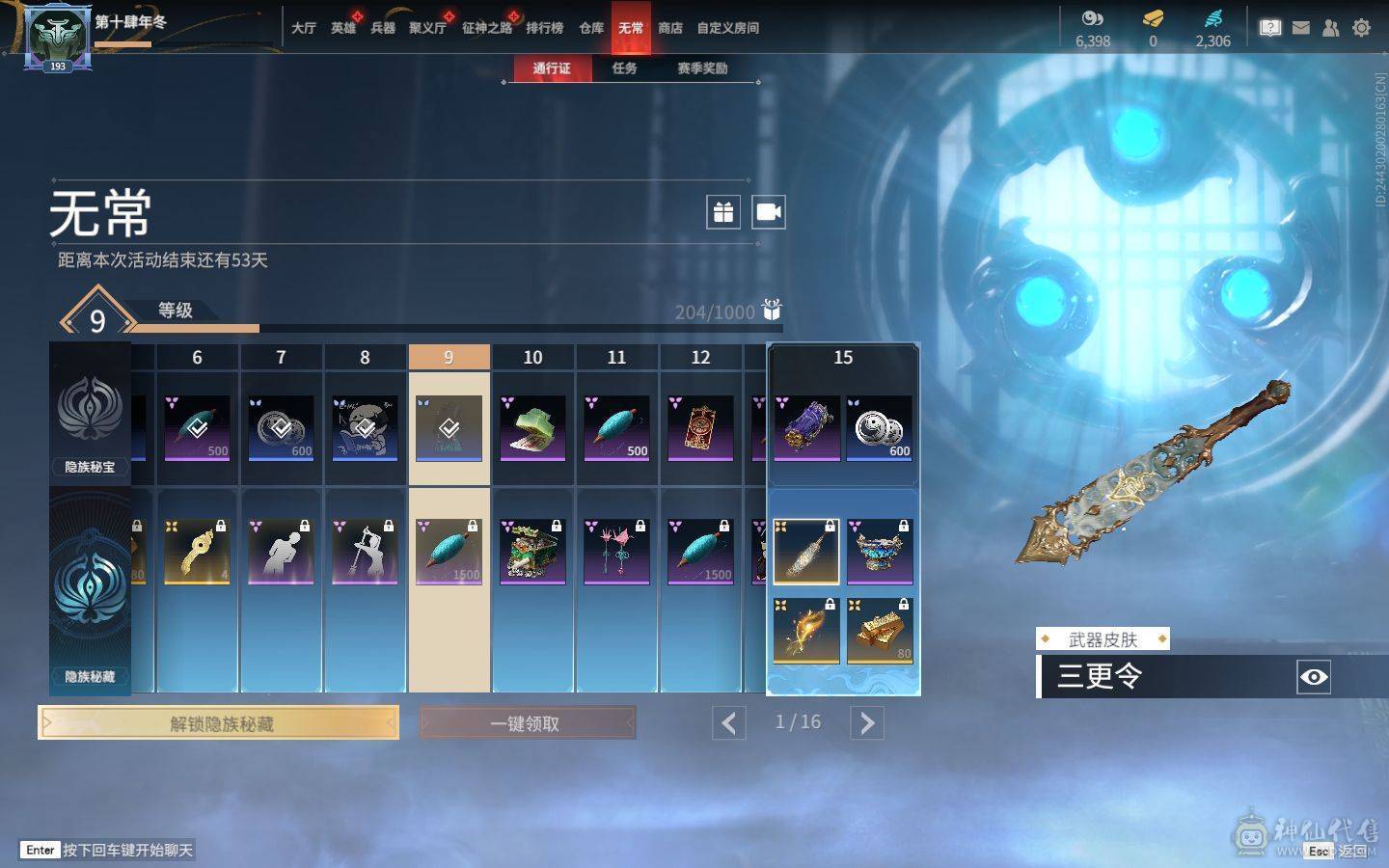Switch to the 任务 tab
Image resolution: width=1389 pixels, height=868 pixels.
pos(624,68)
